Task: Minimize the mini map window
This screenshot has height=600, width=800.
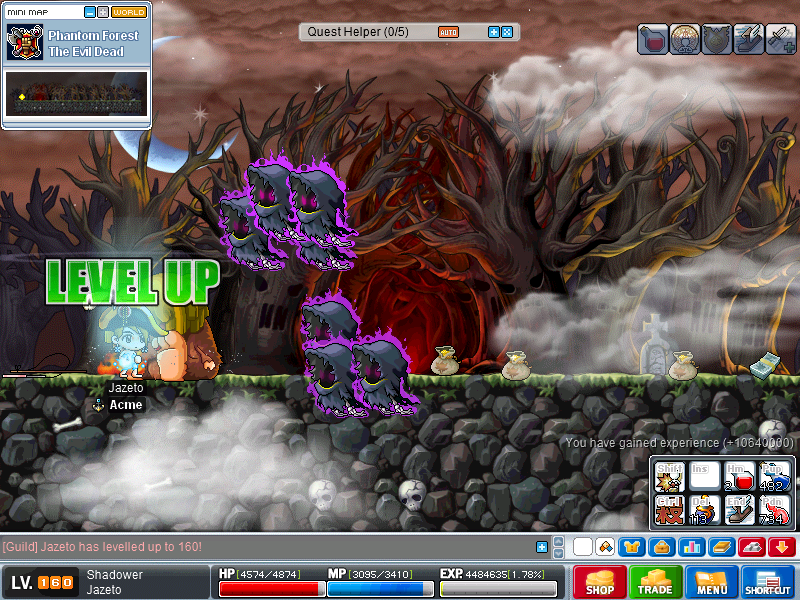Action: 90,12
